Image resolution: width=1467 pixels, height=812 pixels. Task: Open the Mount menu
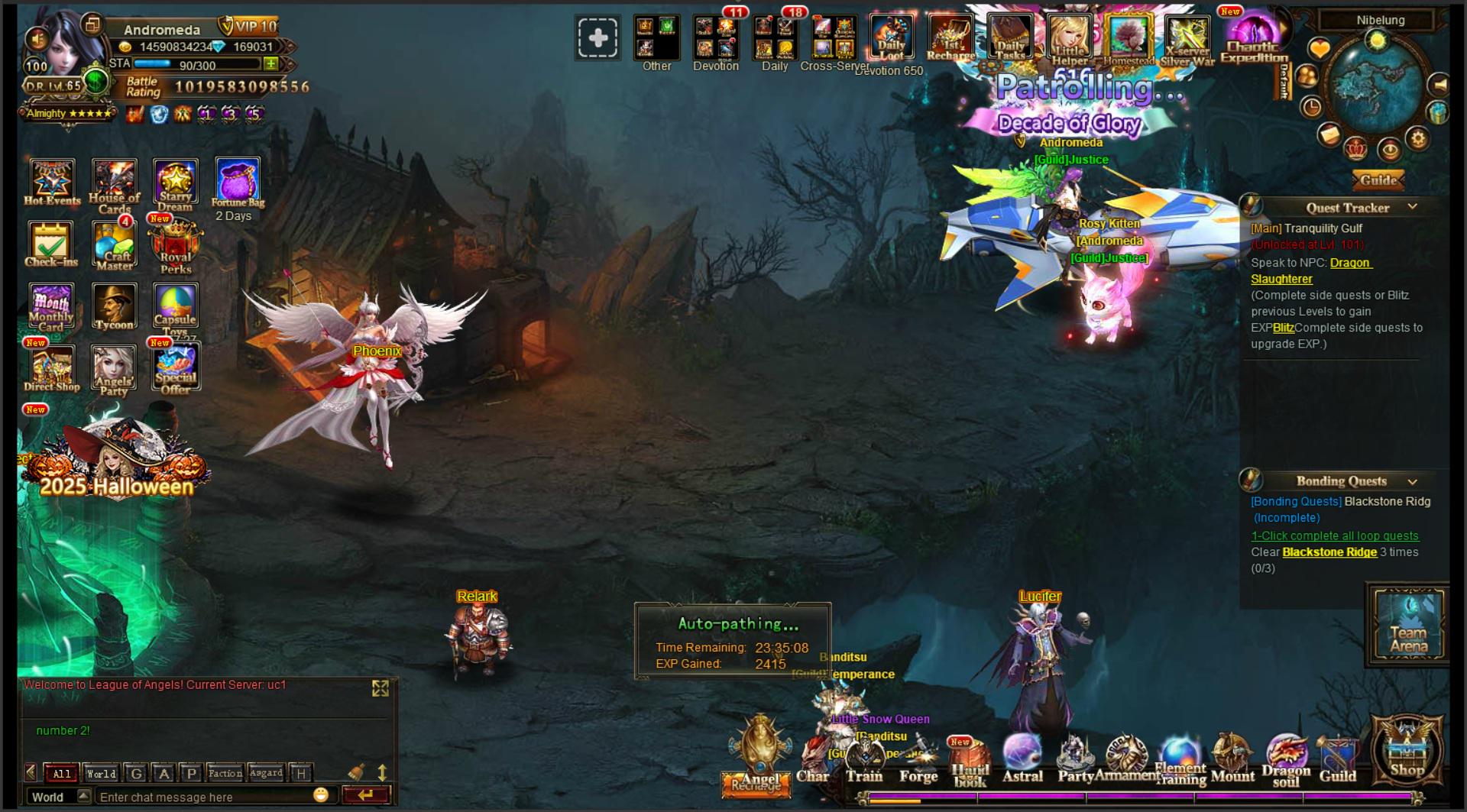1232,761
